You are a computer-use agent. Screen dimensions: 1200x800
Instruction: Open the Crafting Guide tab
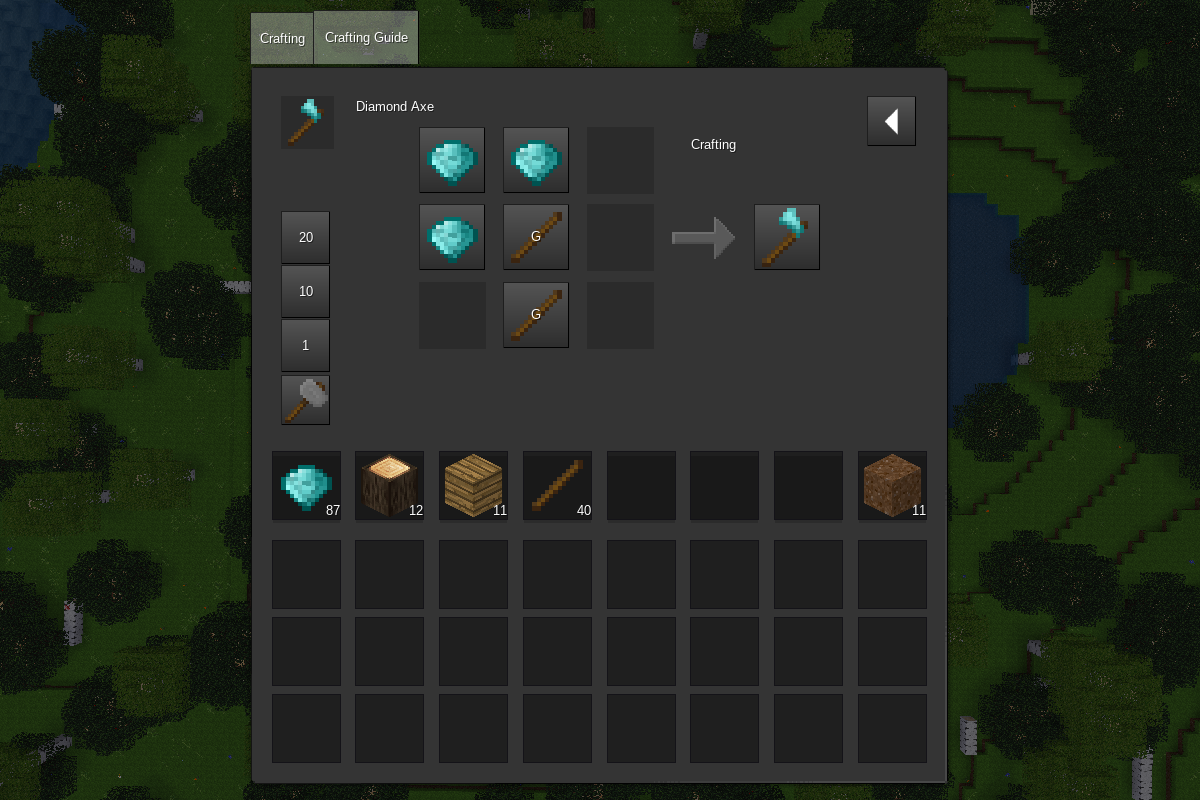(x=366, y=38)
